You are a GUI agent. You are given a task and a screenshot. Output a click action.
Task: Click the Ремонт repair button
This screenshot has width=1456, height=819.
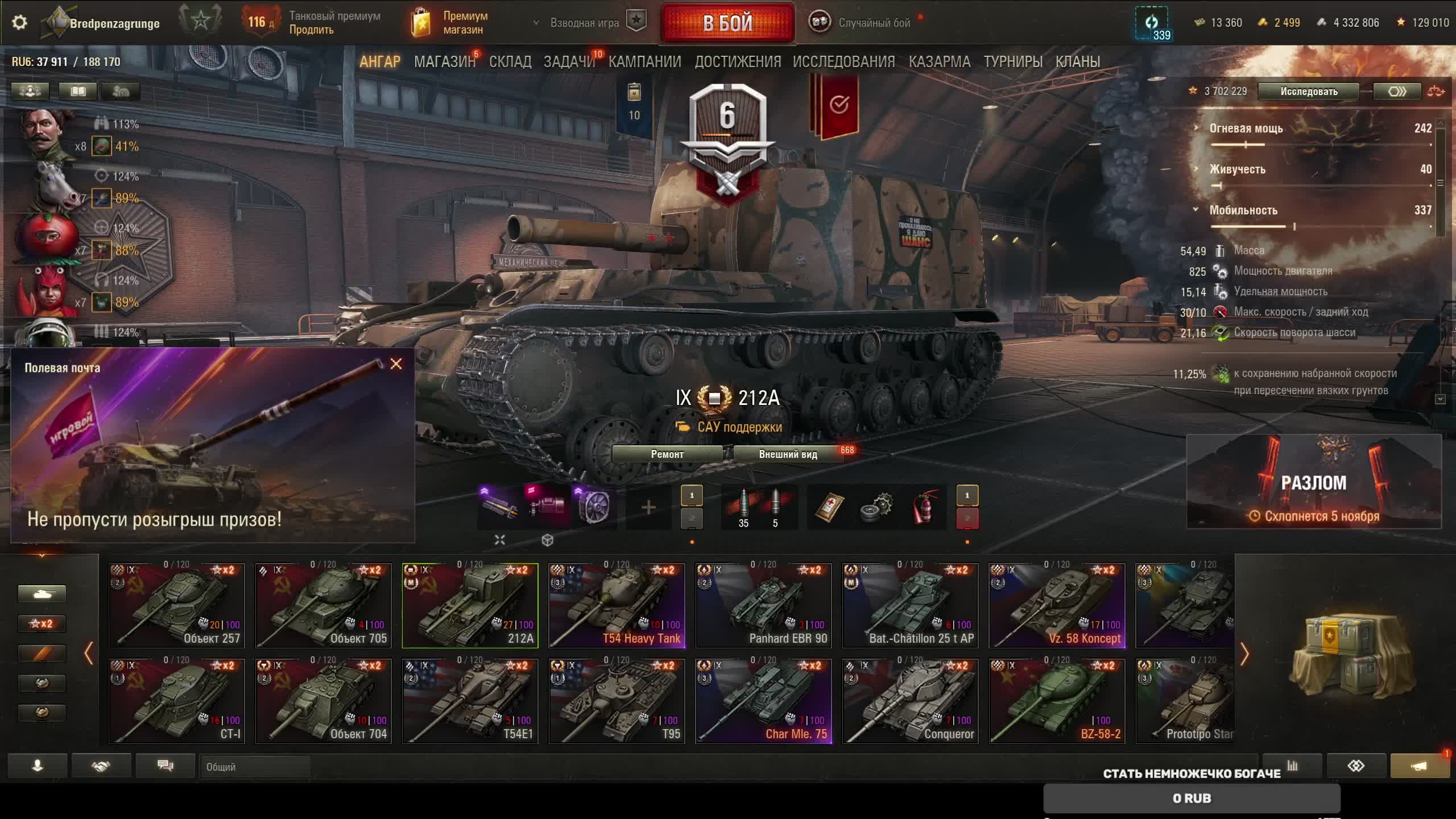(x=667, y=454)
